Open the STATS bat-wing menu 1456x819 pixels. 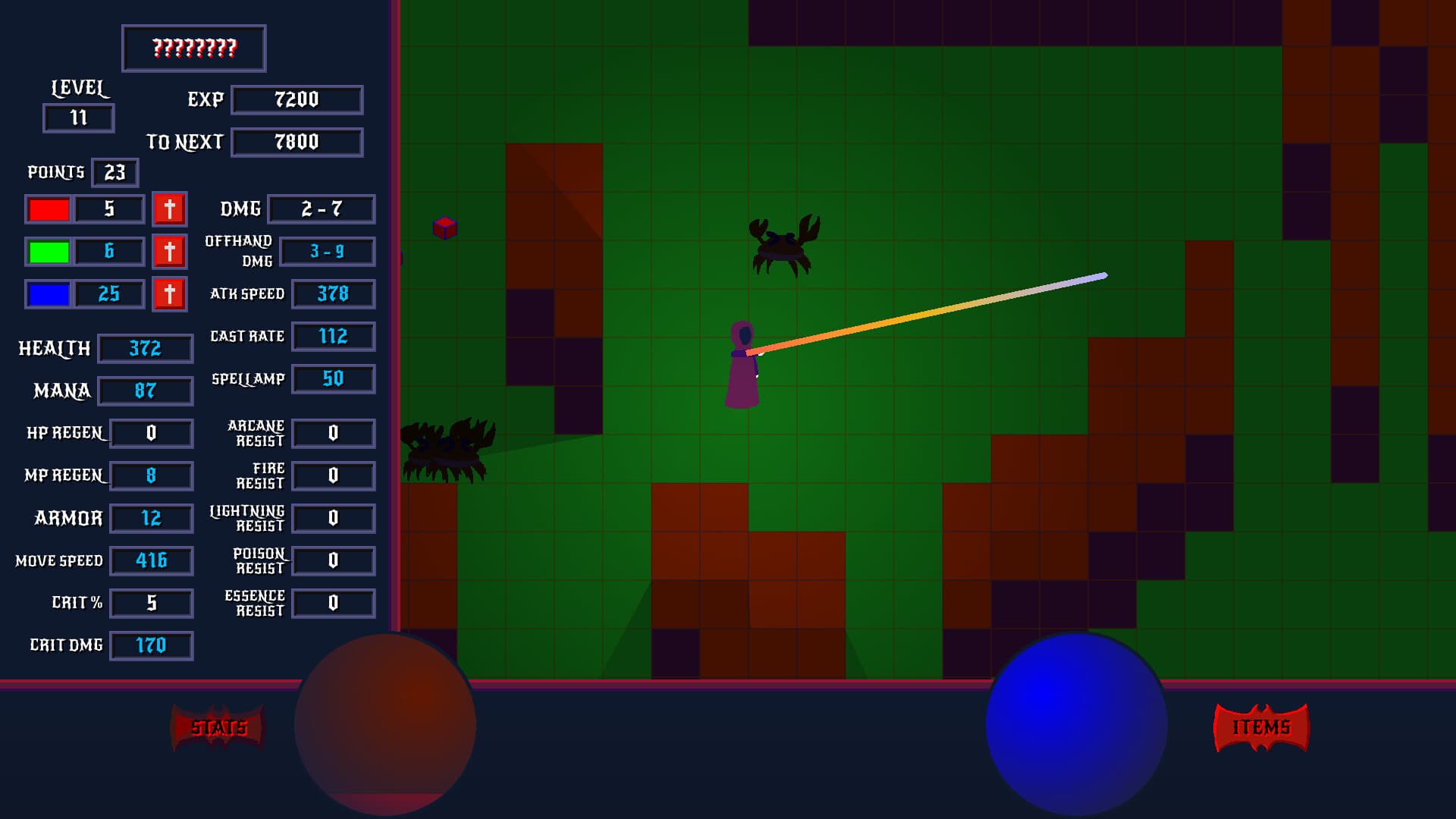(218, 726)
